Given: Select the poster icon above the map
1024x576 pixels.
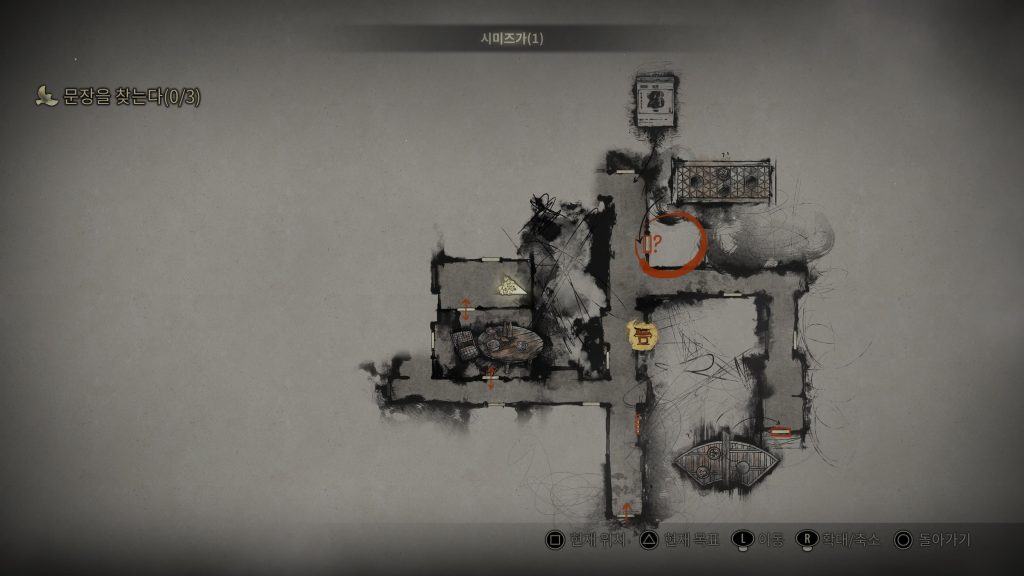Looking at the screenshot, I should pyautogui.click(x=655, y=101).
